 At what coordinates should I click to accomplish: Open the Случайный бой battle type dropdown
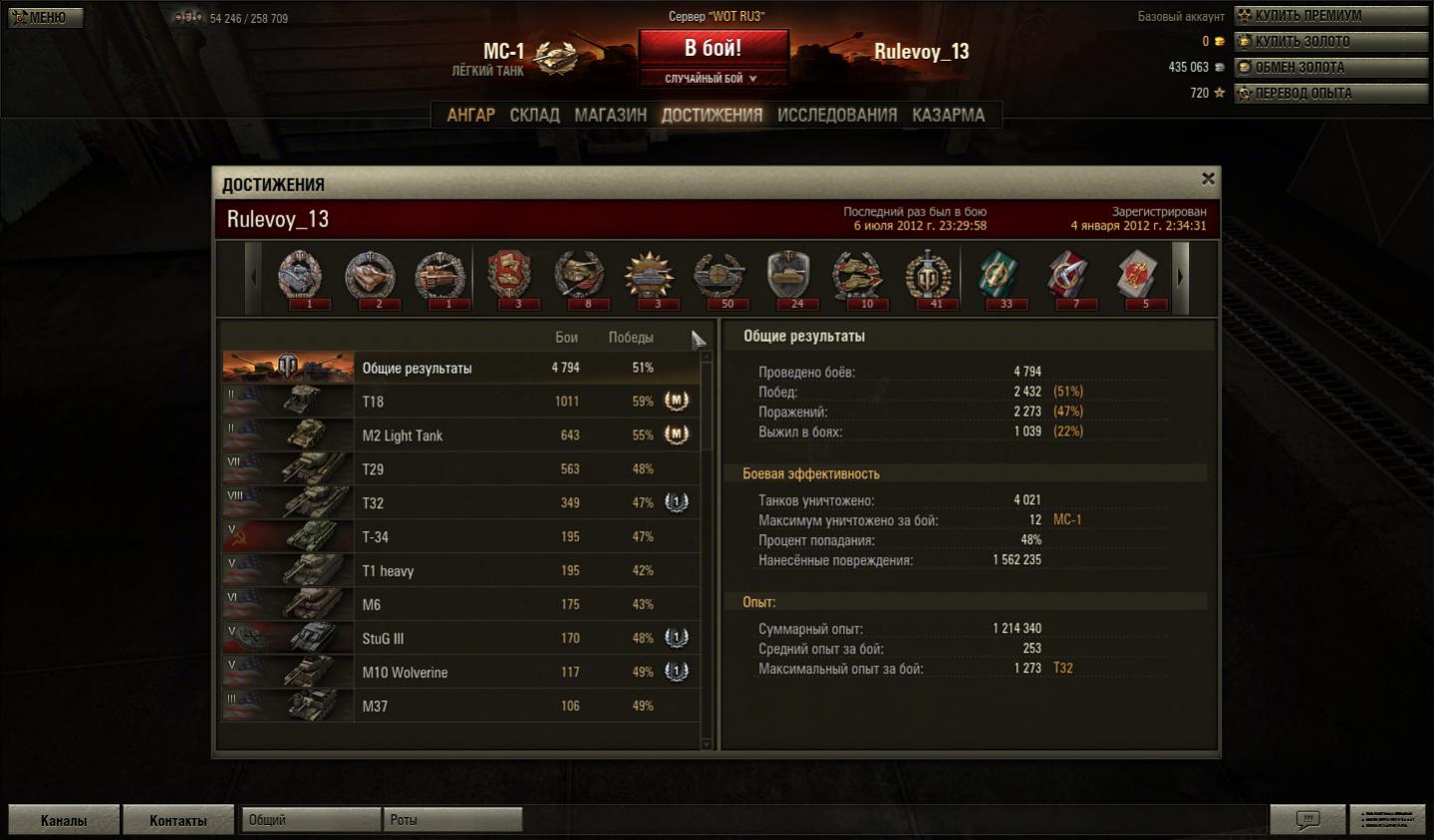pos(712,79)
